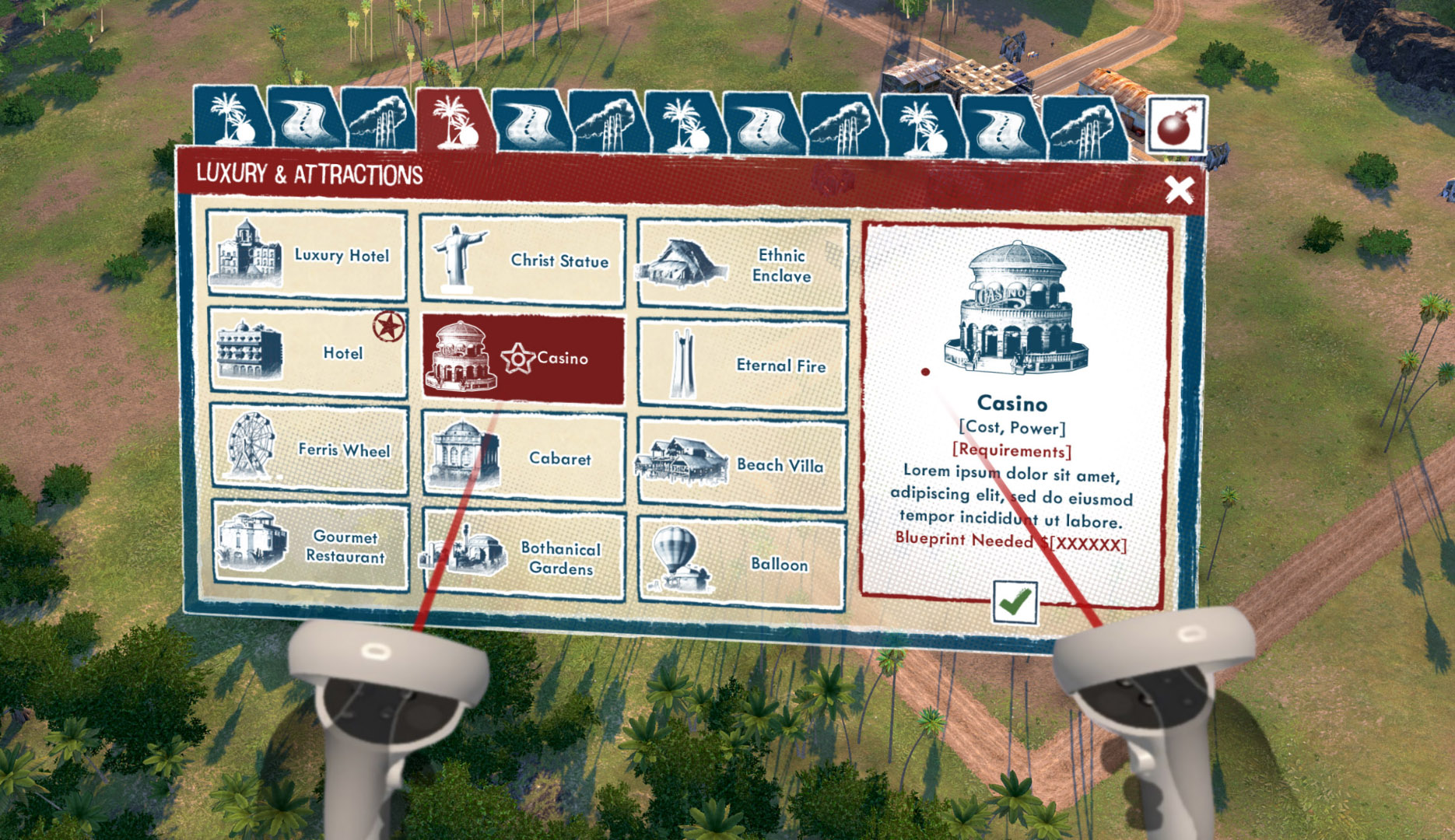Confirm with the green checkmark button

[x=1015, y=602]
